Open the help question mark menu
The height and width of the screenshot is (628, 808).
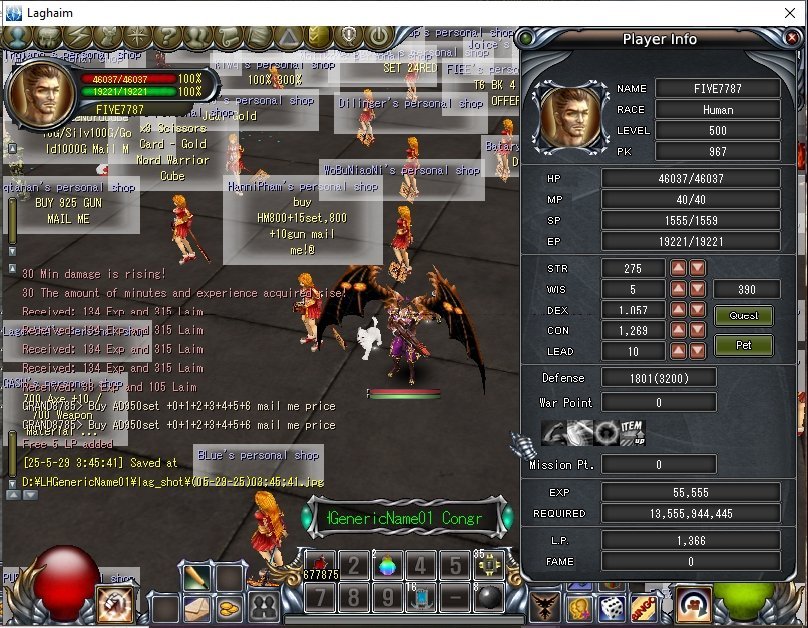point(166,37)
